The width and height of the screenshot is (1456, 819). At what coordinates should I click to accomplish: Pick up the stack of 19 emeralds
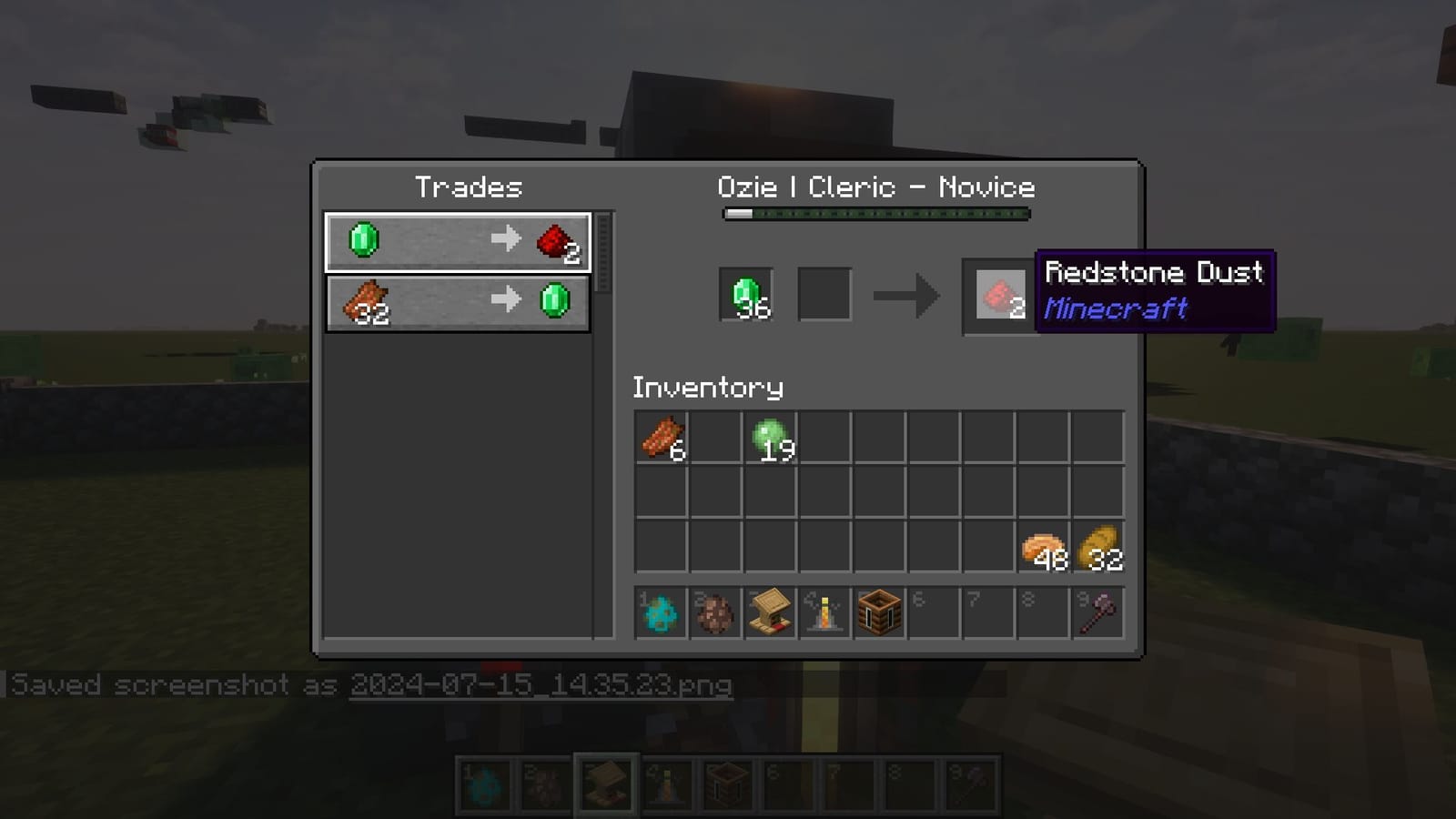pyautogui.click(x=769, y=438)
